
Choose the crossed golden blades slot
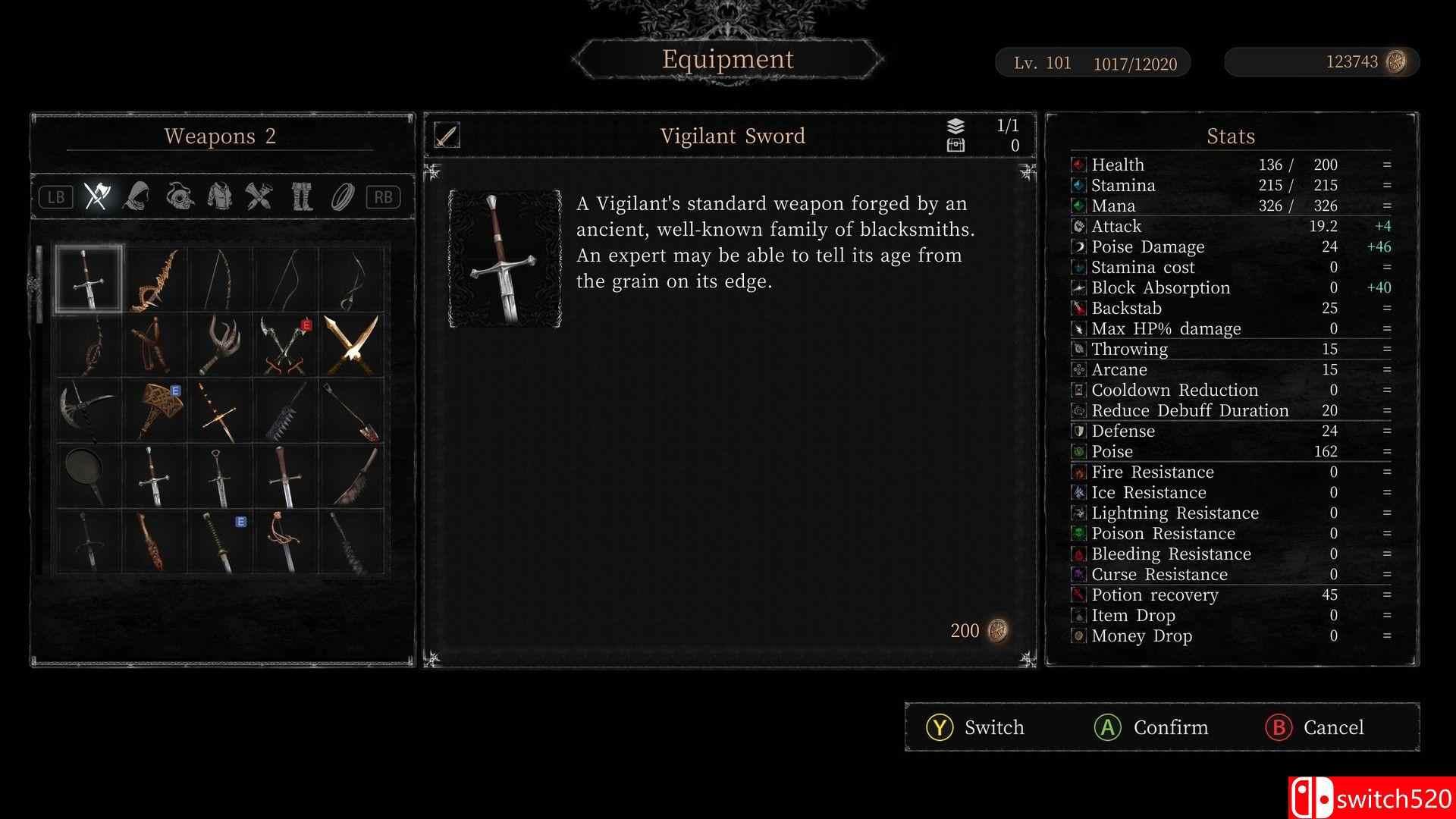pos(352,345)
